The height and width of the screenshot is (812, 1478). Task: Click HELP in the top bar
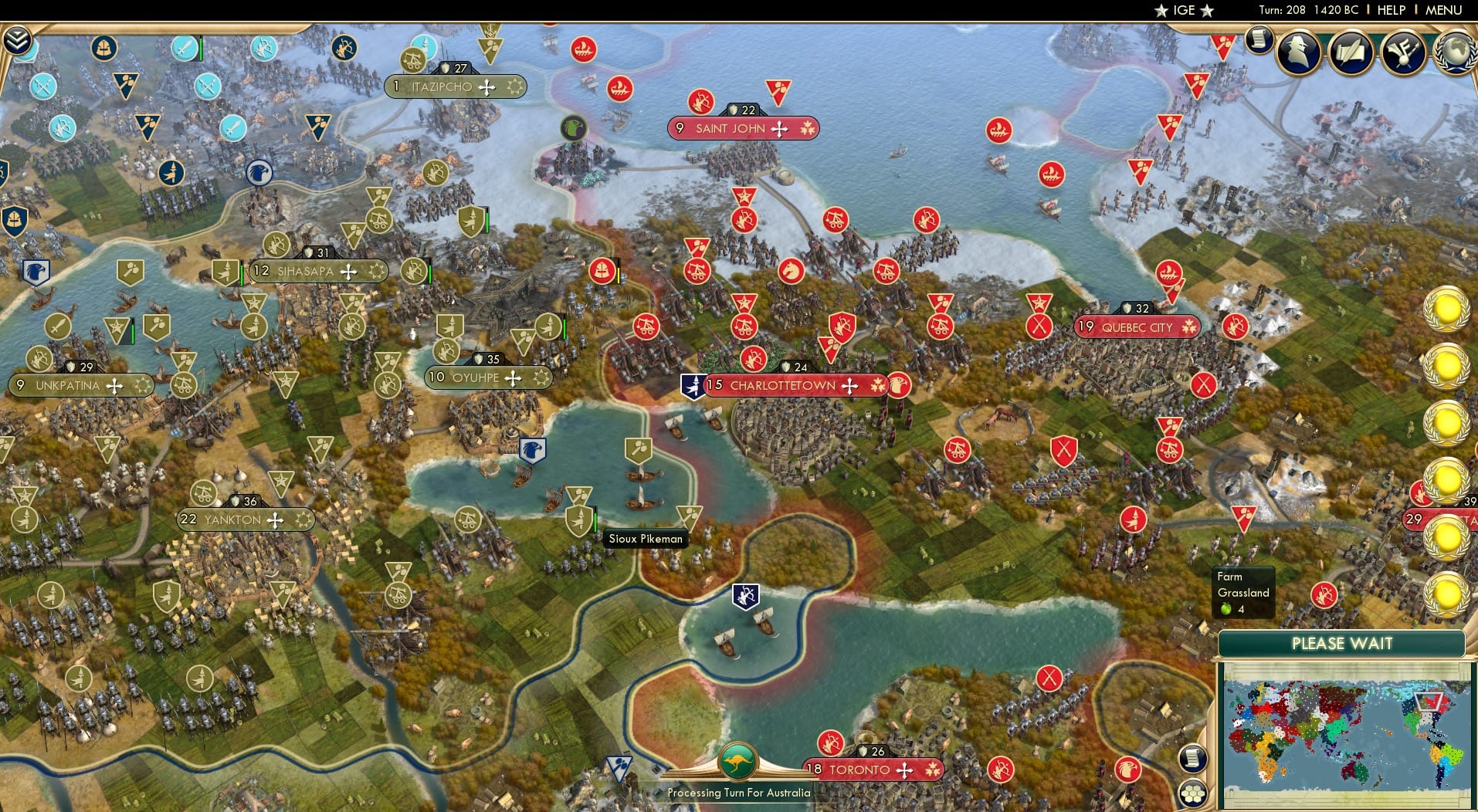(1390, 10)
